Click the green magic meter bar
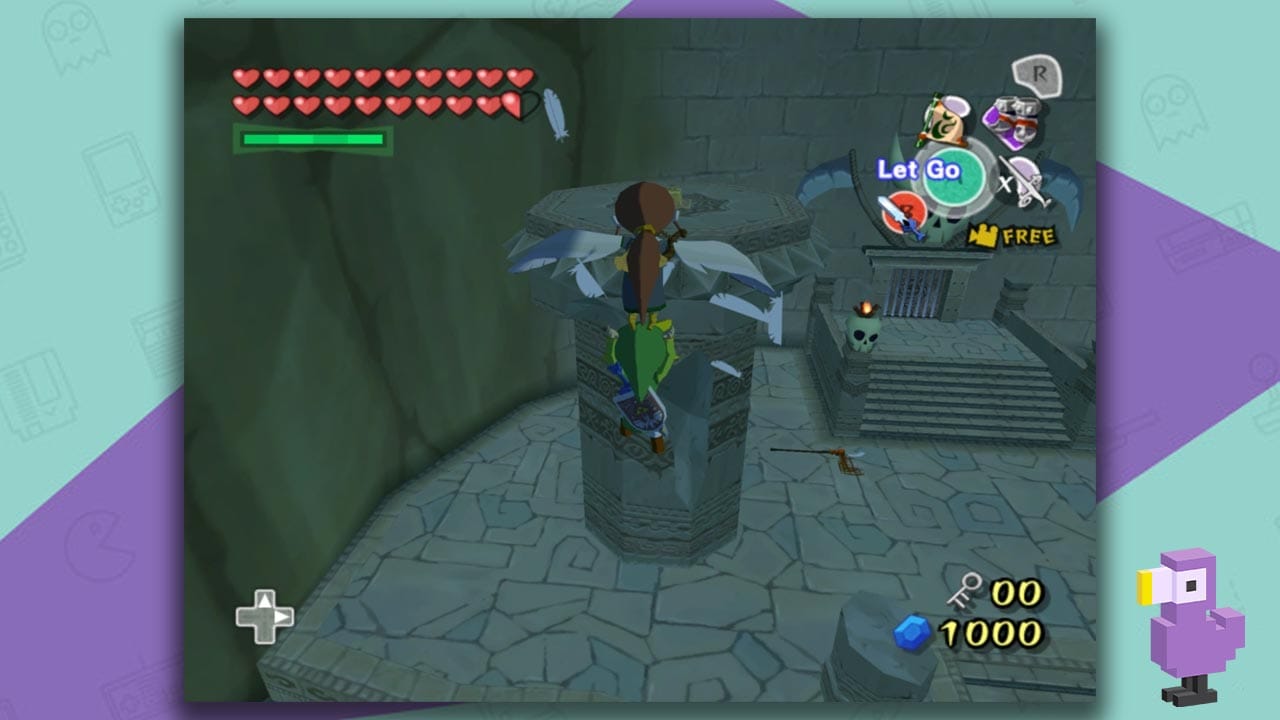Screen dimensions: 1280x720 [x=313, y=138]
